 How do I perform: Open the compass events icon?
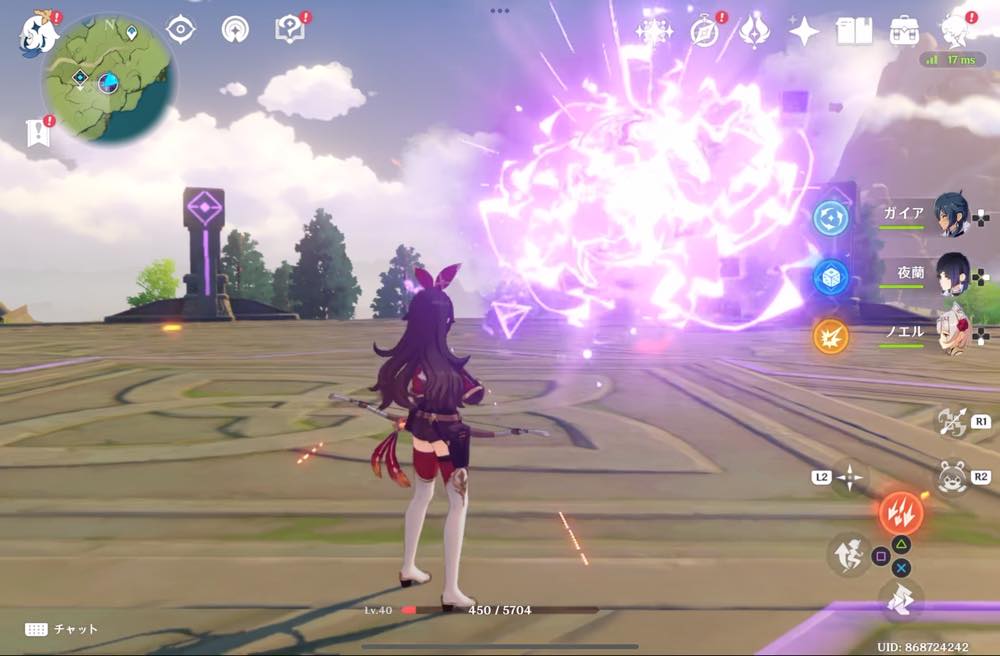click(705, 31)
